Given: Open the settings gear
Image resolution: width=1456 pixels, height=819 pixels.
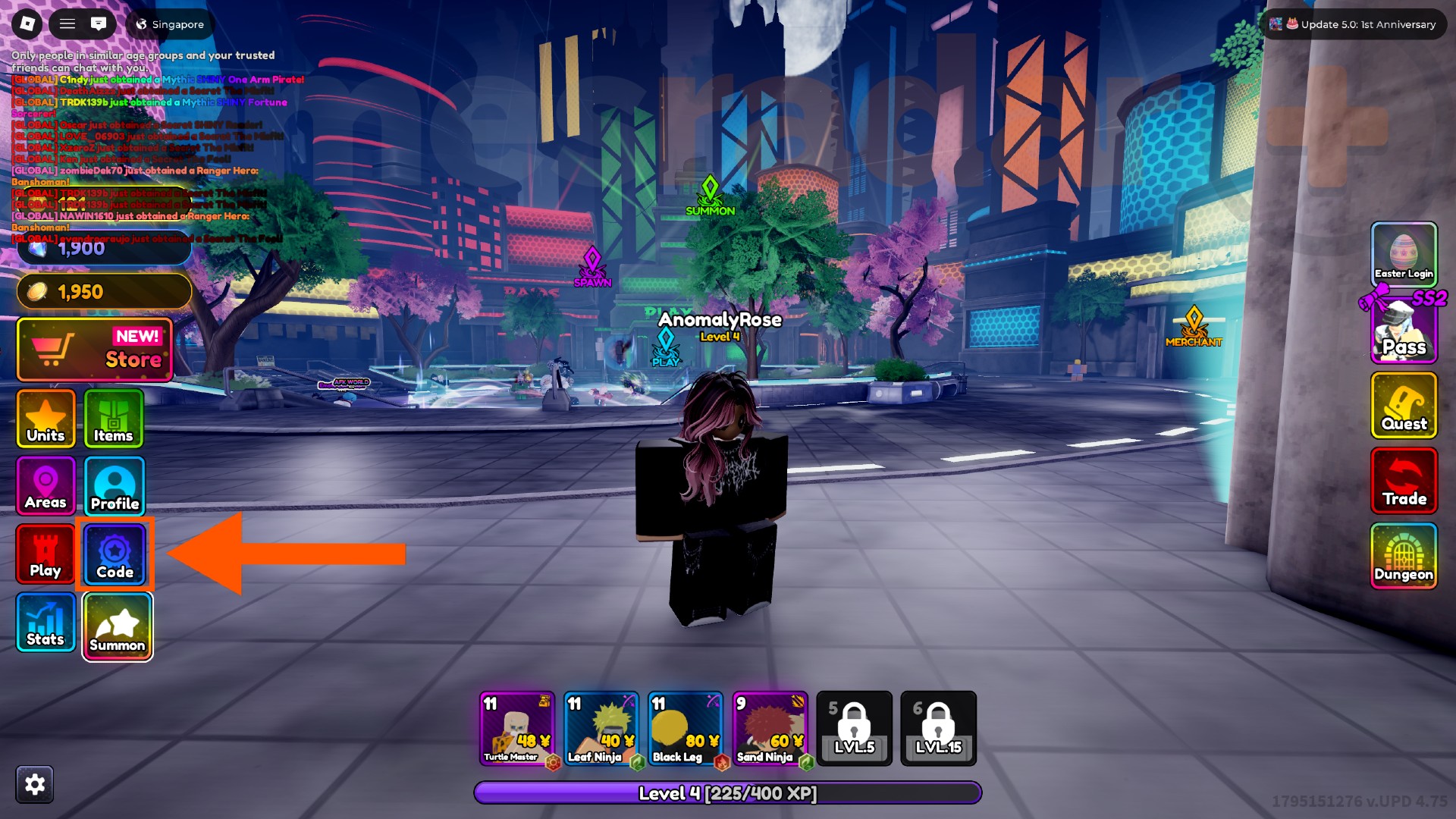Looking at the screenshot, I should tap(33, 784).
